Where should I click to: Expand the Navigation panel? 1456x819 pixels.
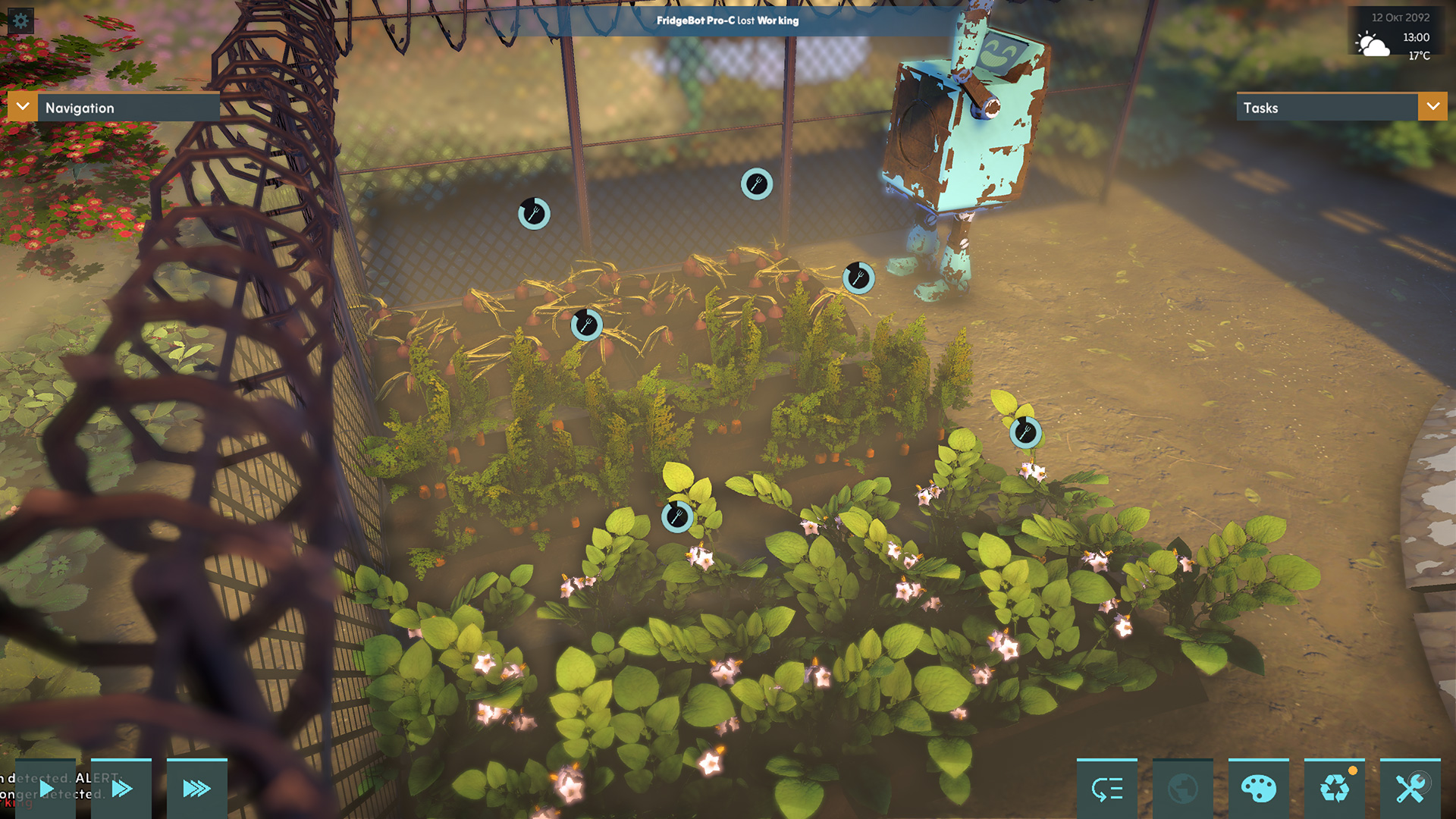(x=23, y=107)
